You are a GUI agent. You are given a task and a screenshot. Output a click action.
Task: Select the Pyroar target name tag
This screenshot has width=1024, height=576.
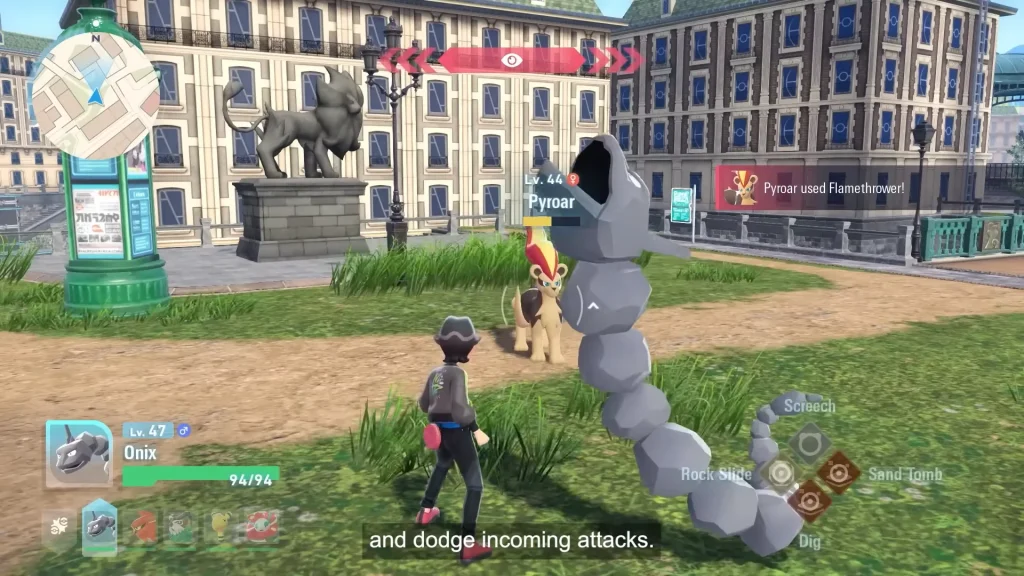[x=551, y=201]
